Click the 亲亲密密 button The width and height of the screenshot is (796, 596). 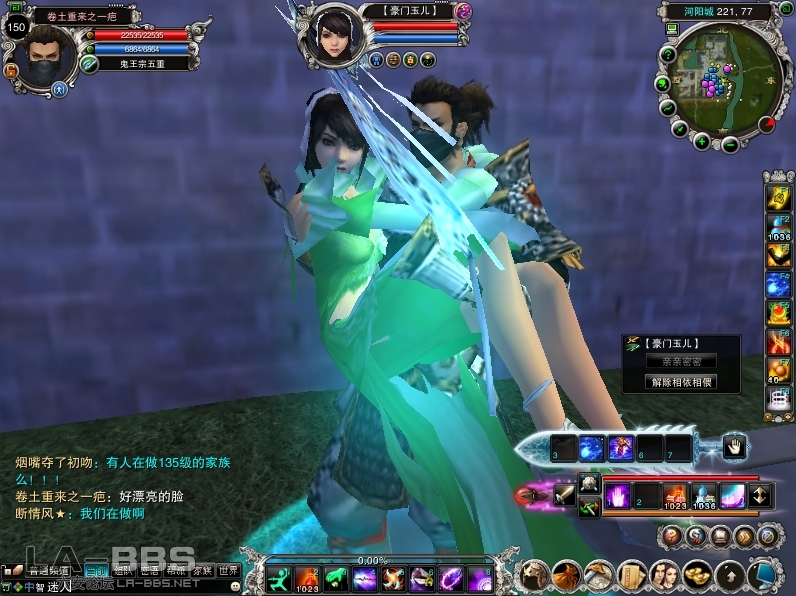tap(681, 362)
